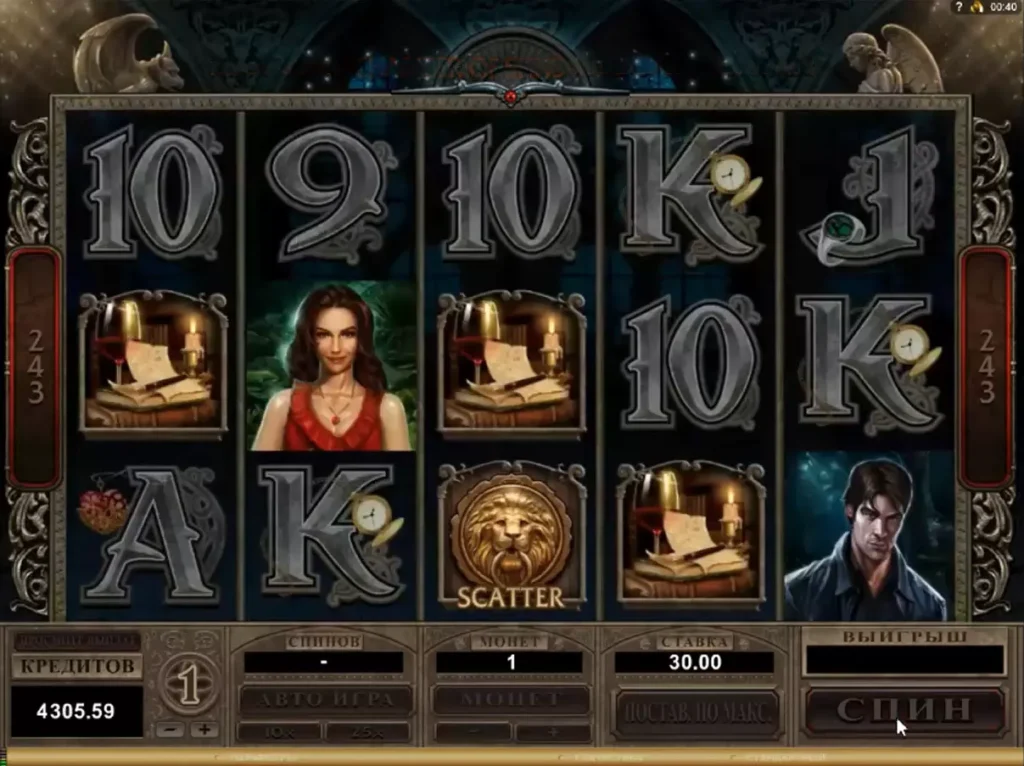The width and height of the screenshot is (1024, 766).
Task: Click the МОНЕТ coins button
Action: coord(510,700)
